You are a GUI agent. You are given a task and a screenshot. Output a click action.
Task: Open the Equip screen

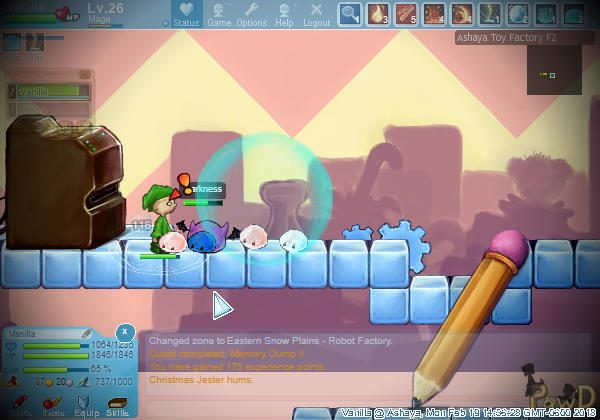(x=85, y=402)
